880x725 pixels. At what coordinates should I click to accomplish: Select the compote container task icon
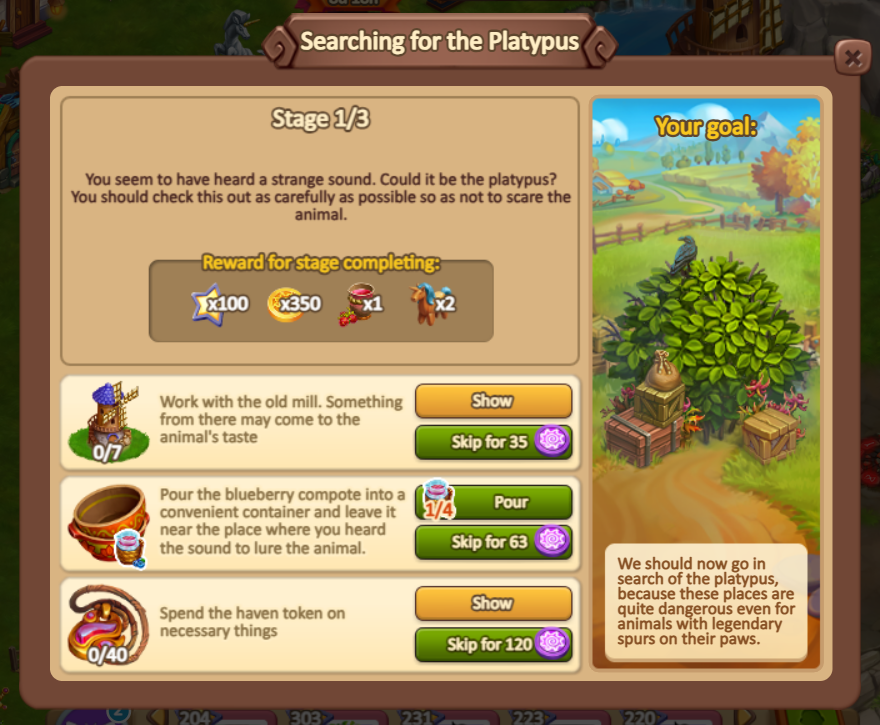point(108,524)
